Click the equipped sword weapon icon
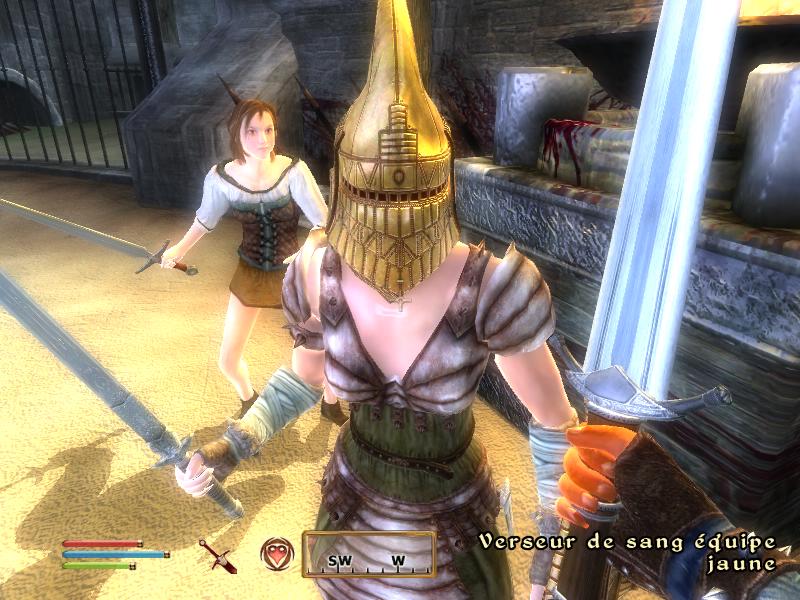 [217, 556]
